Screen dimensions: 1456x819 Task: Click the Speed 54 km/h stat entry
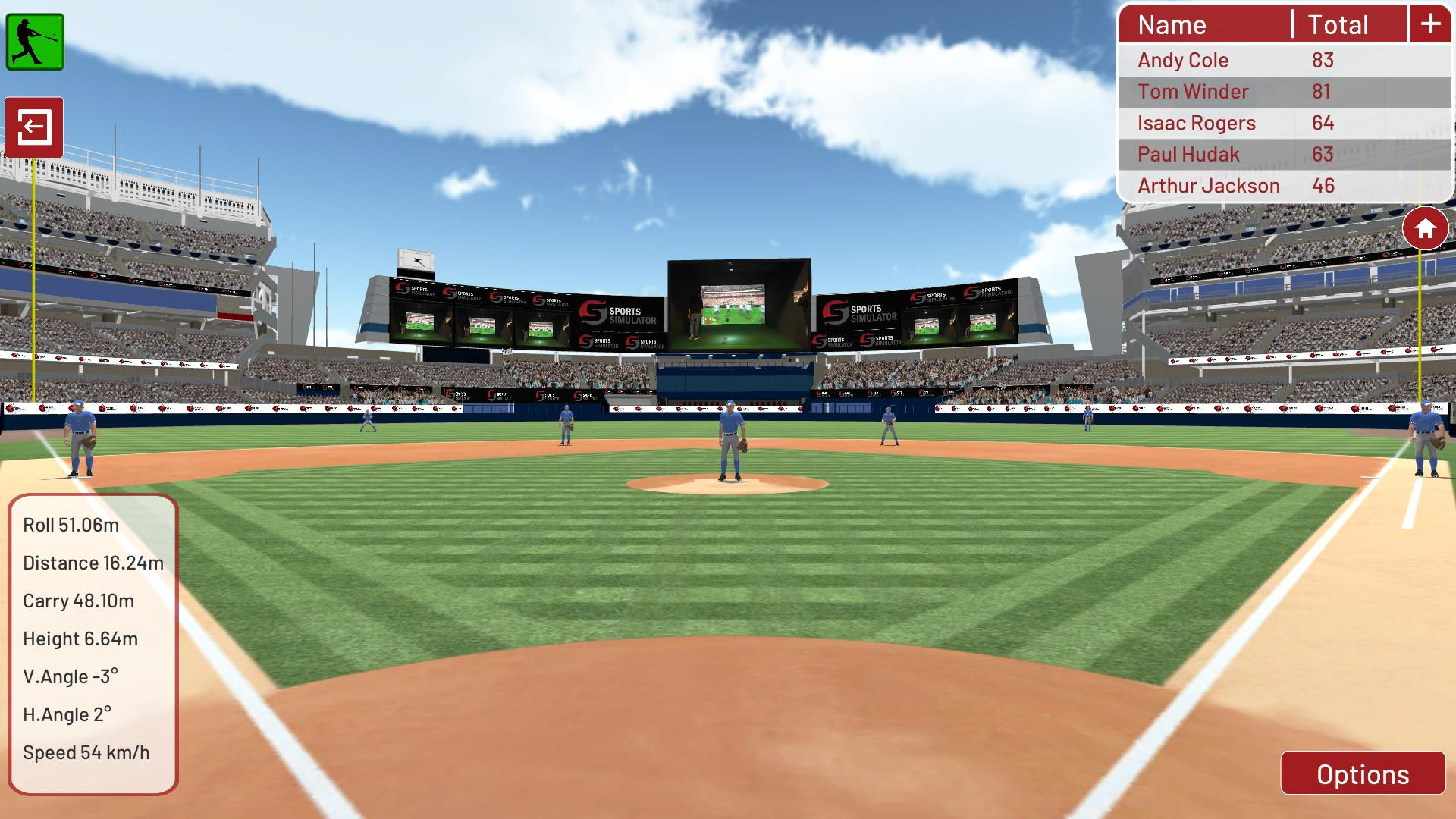(86, 753)
